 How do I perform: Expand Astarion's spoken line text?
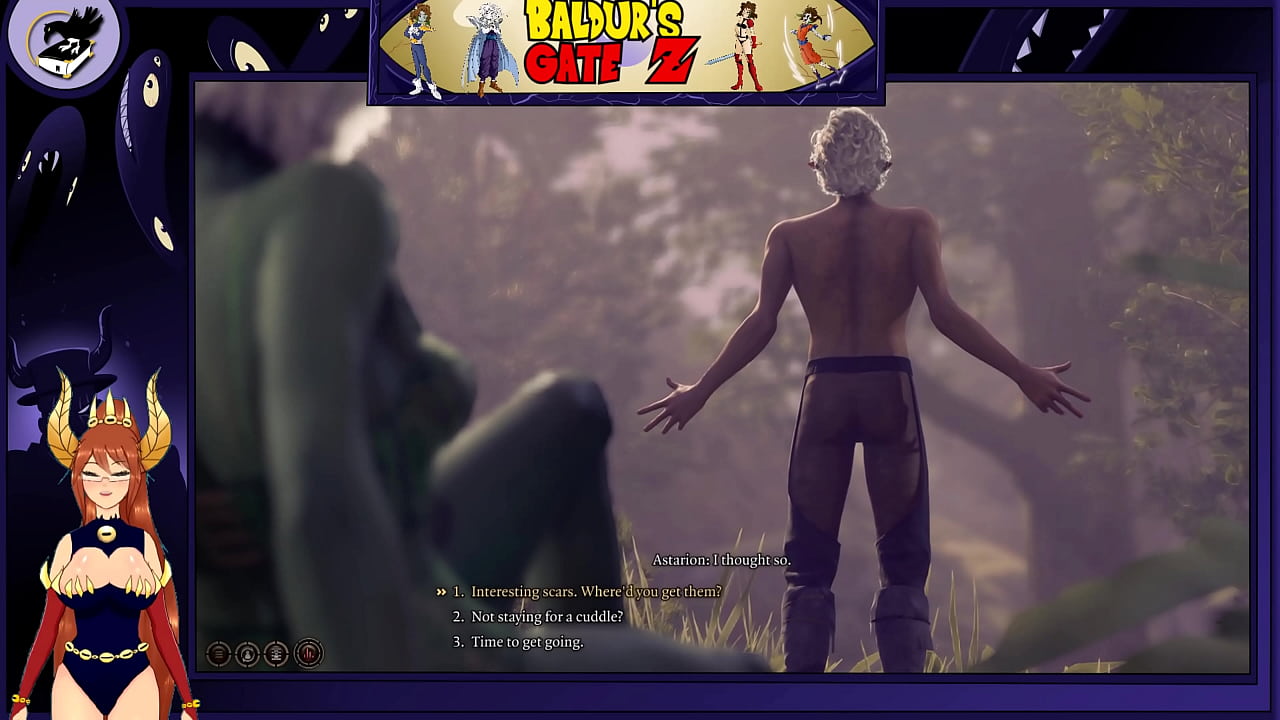722,561
